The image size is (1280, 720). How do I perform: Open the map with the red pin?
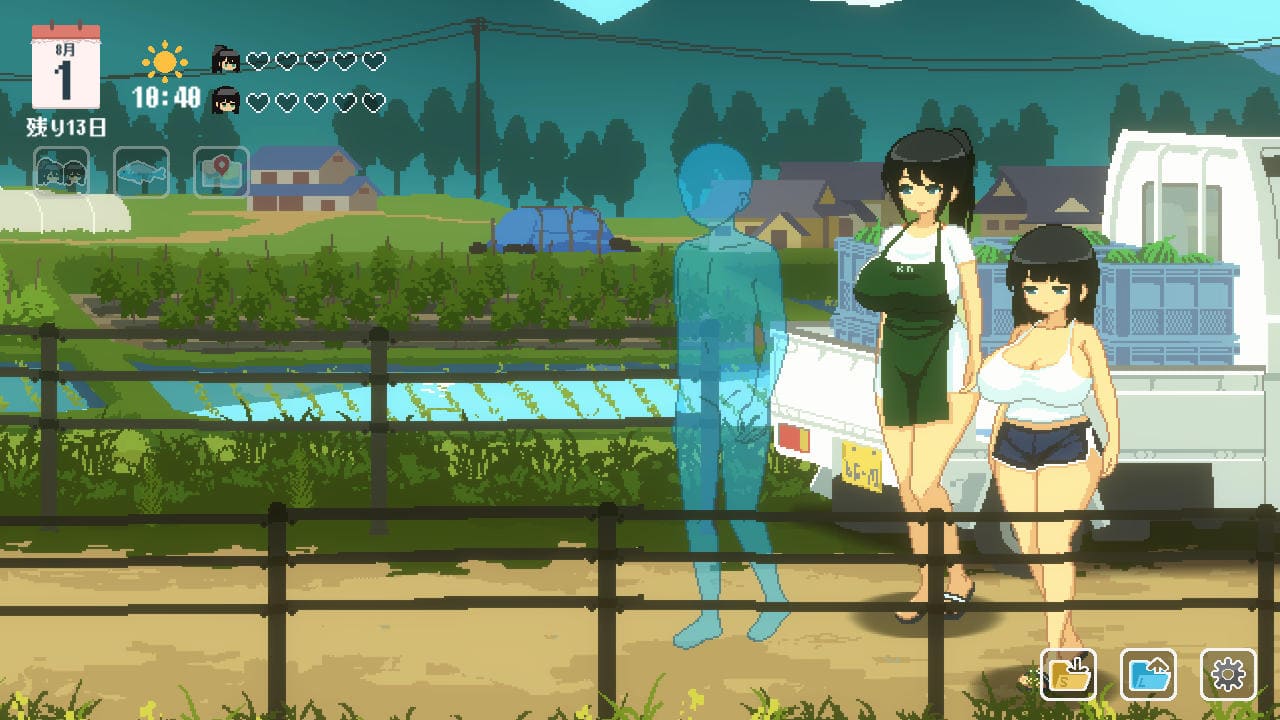point(220,173)
